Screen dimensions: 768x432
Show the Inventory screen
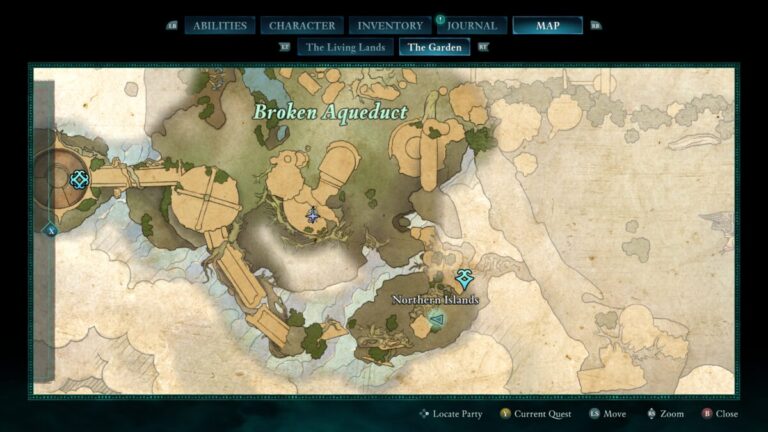pyautogui.click(x=389, y=25)
